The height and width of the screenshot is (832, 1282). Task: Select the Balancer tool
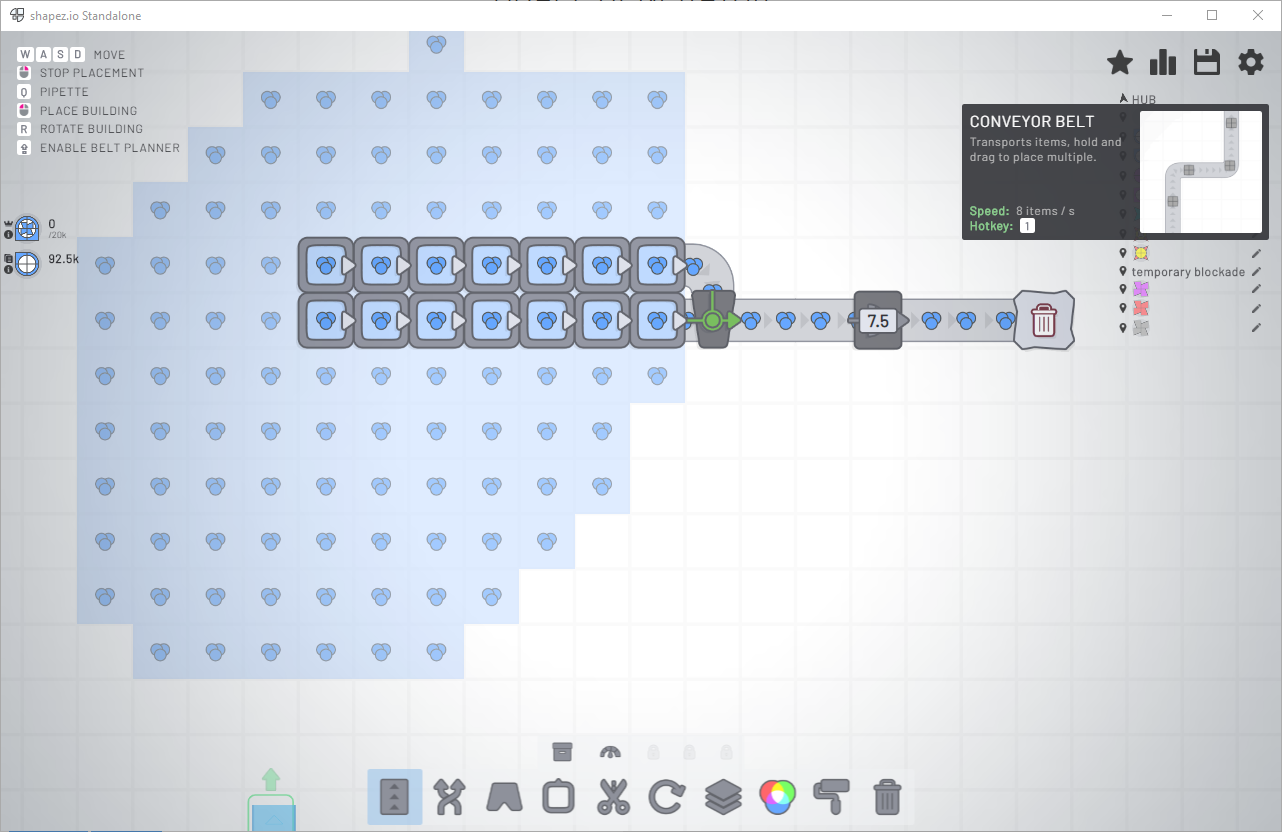coord(448,797)
